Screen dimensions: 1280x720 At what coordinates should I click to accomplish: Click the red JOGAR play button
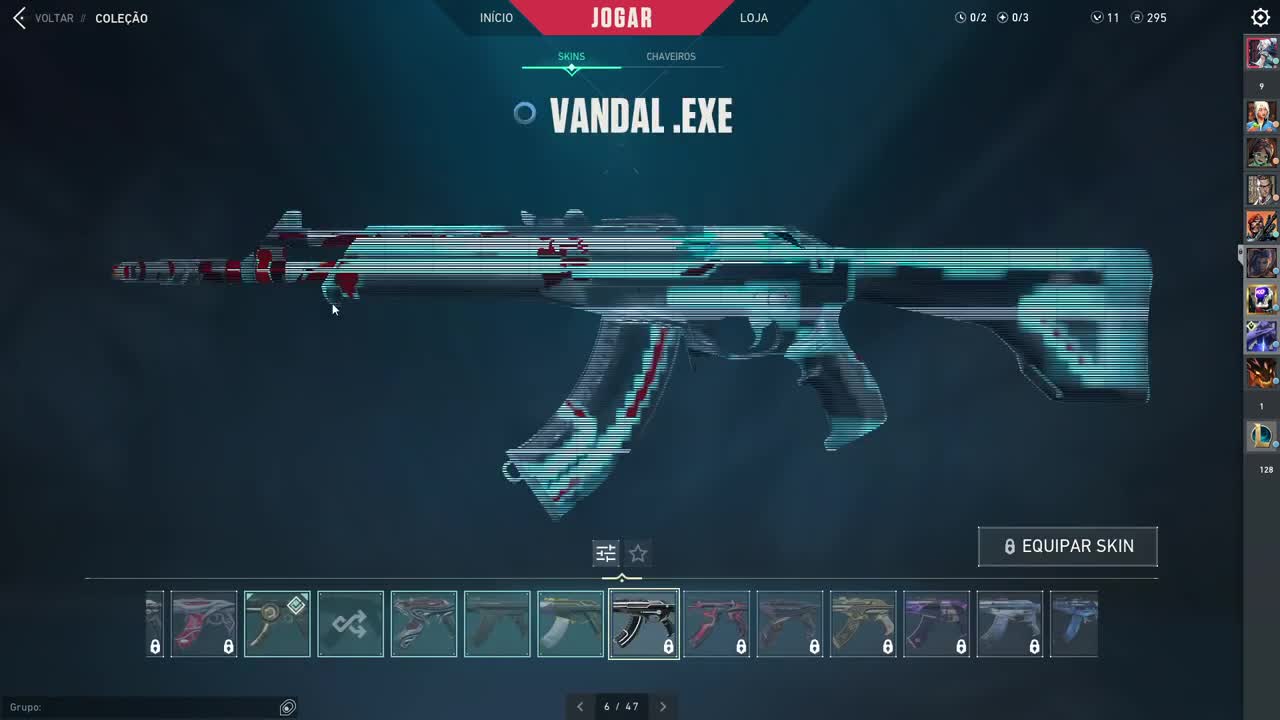point(622,18)
